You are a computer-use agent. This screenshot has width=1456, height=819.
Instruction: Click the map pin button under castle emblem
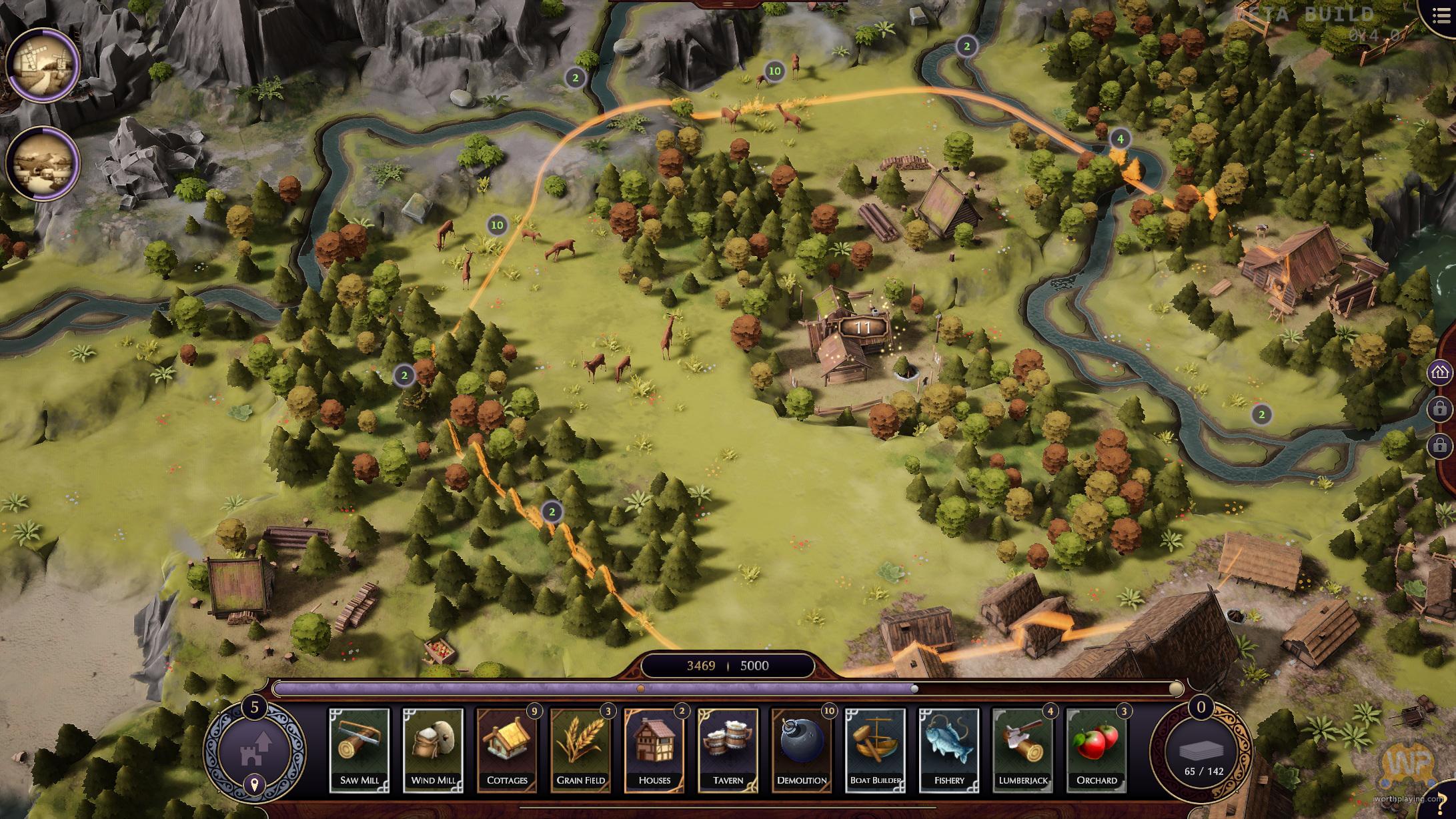[254, 785]
